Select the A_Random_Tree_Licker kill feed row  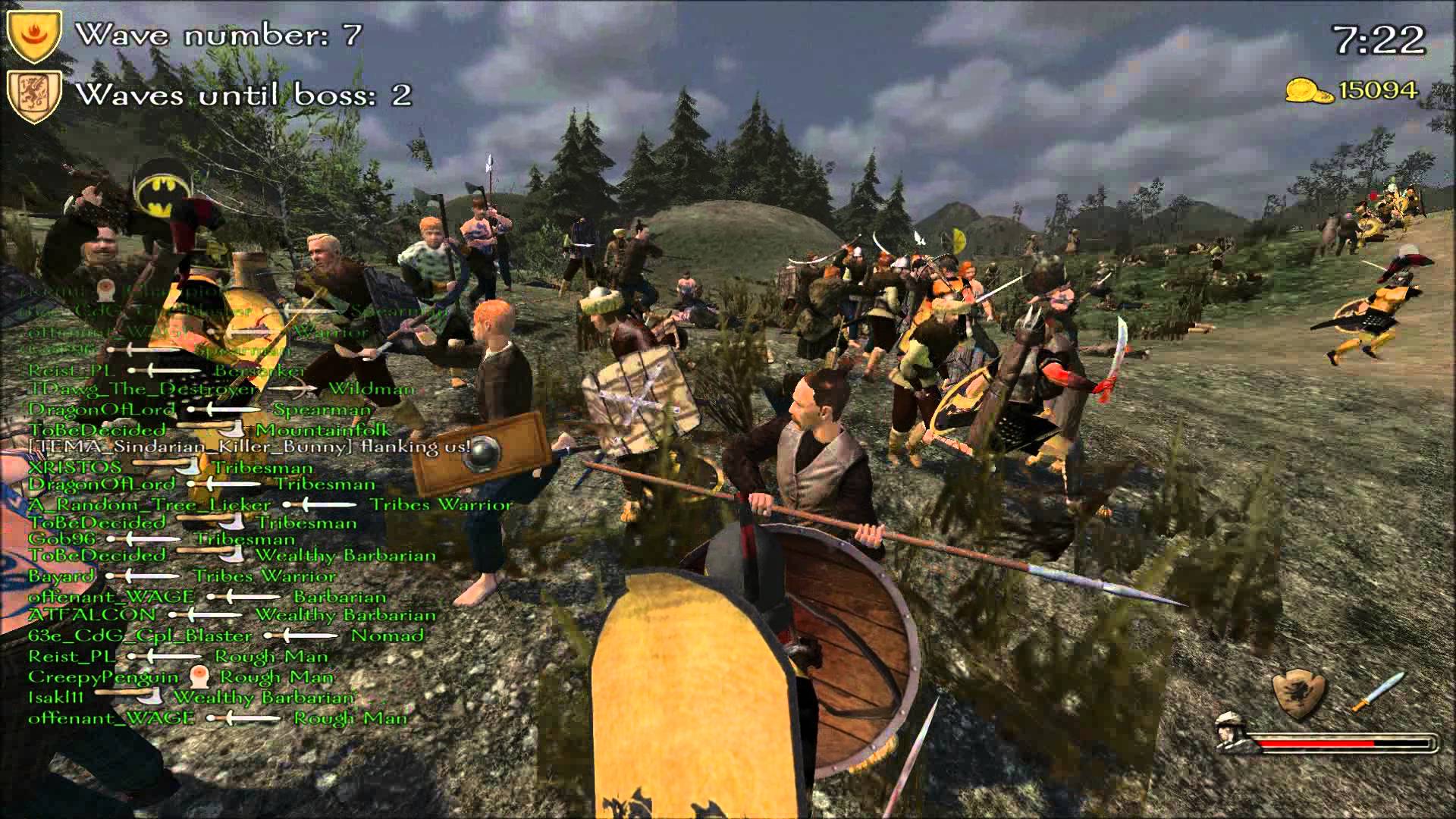(270, 504)
